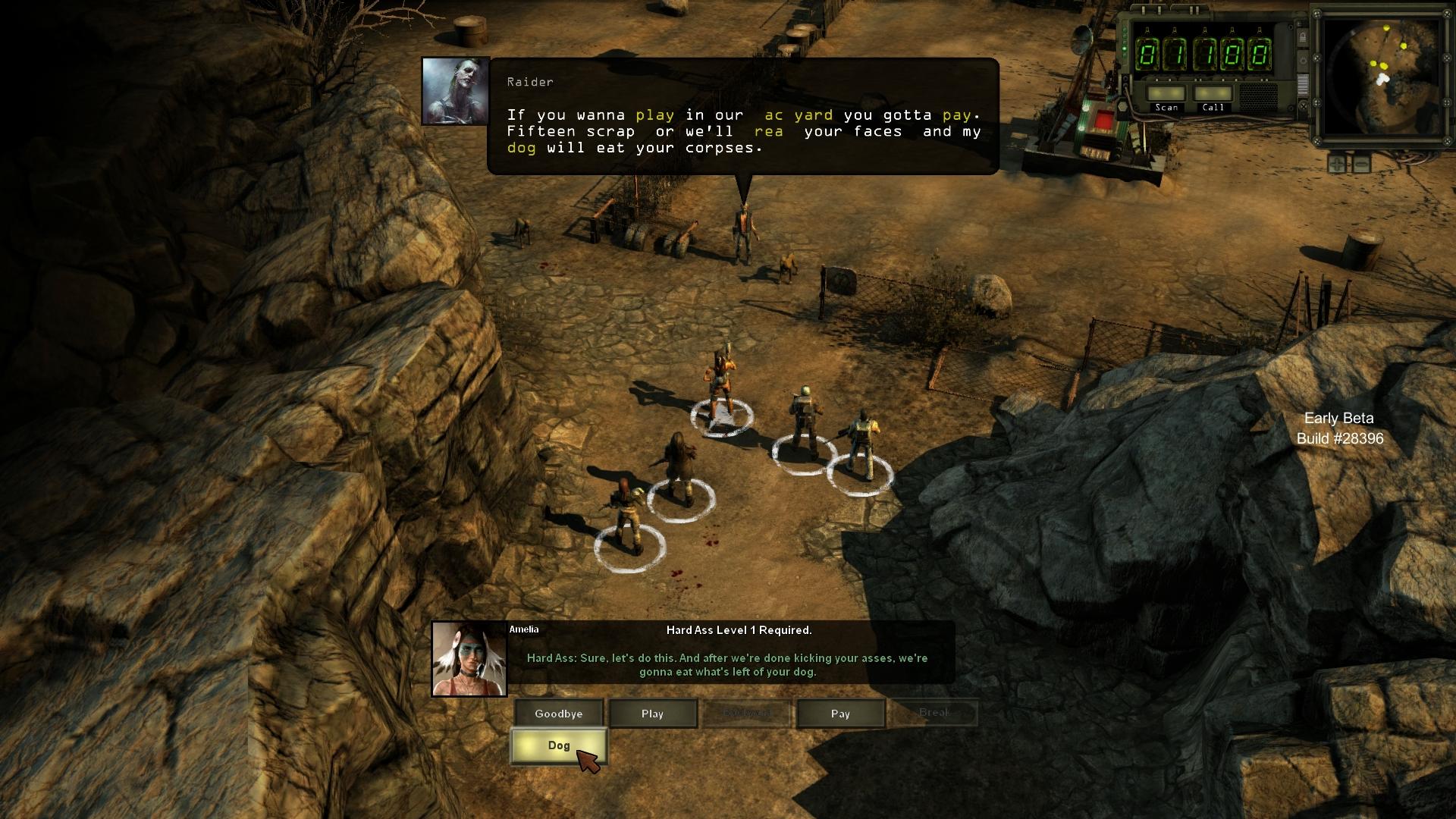Click the radio Scan button
Viewport: 1456px width, 819px height.
point(1166,96)
